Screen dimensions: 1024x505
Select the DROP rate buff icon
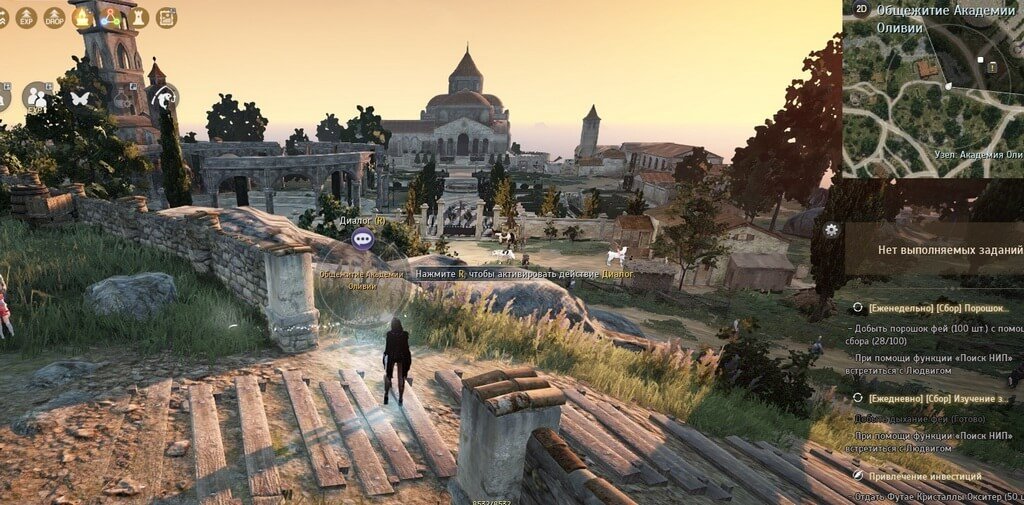click(x=54, y=17)
